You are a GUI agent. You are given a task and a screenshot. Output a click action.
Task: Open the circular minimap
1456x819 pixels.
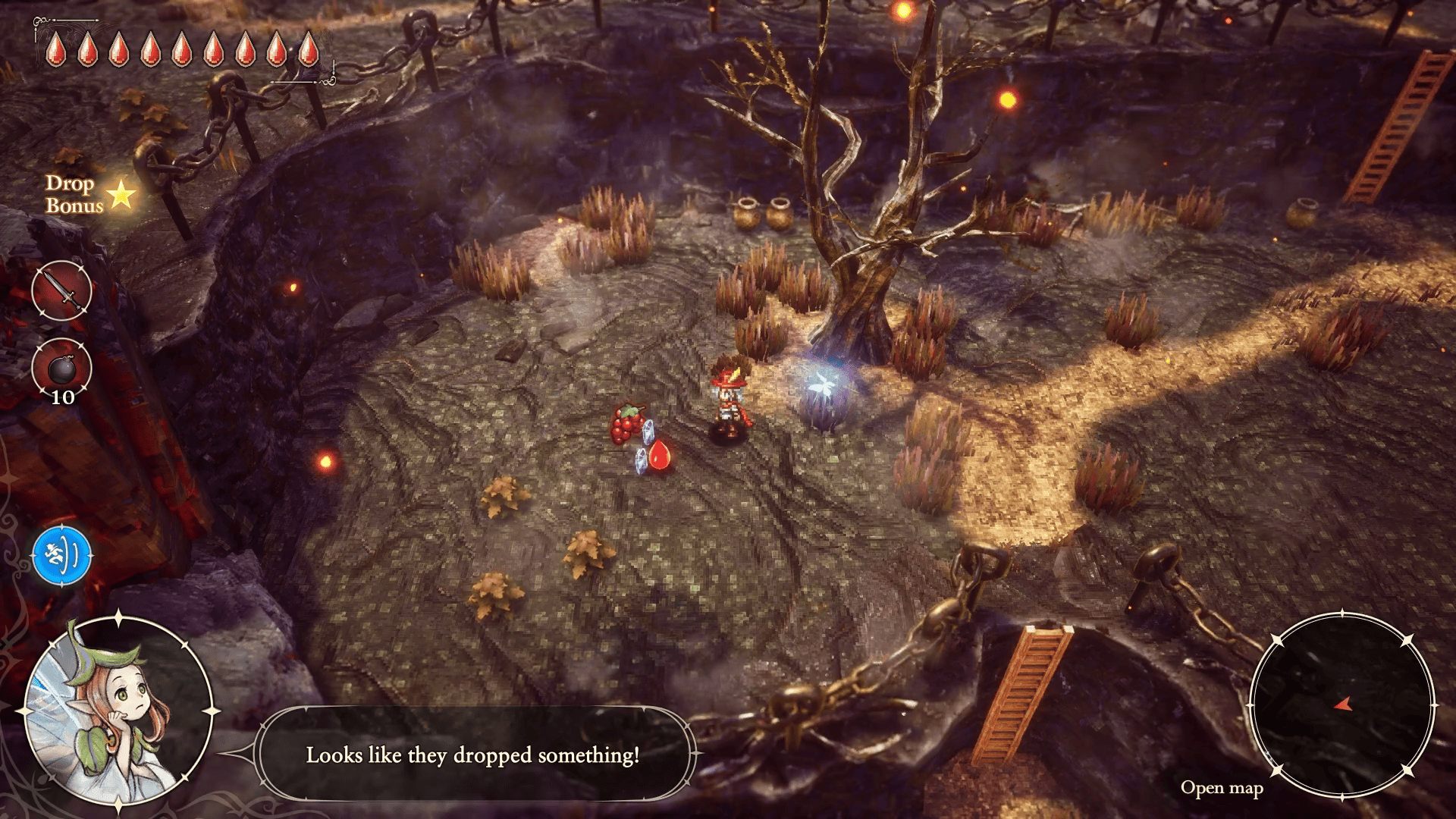click(x=1341, y=705)
